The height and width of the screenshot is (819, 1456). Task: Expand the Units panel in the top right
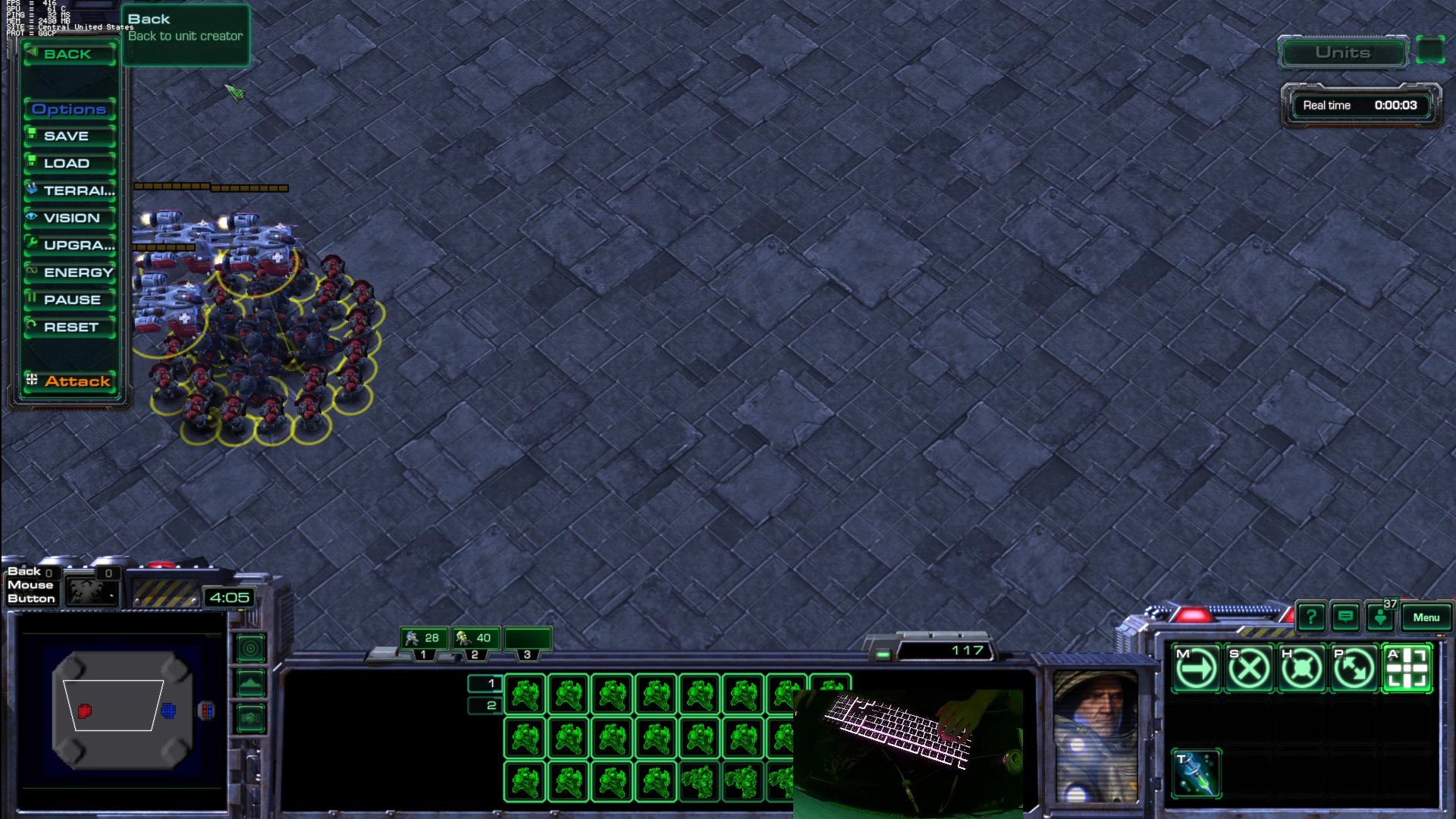tap(1342, 53)
